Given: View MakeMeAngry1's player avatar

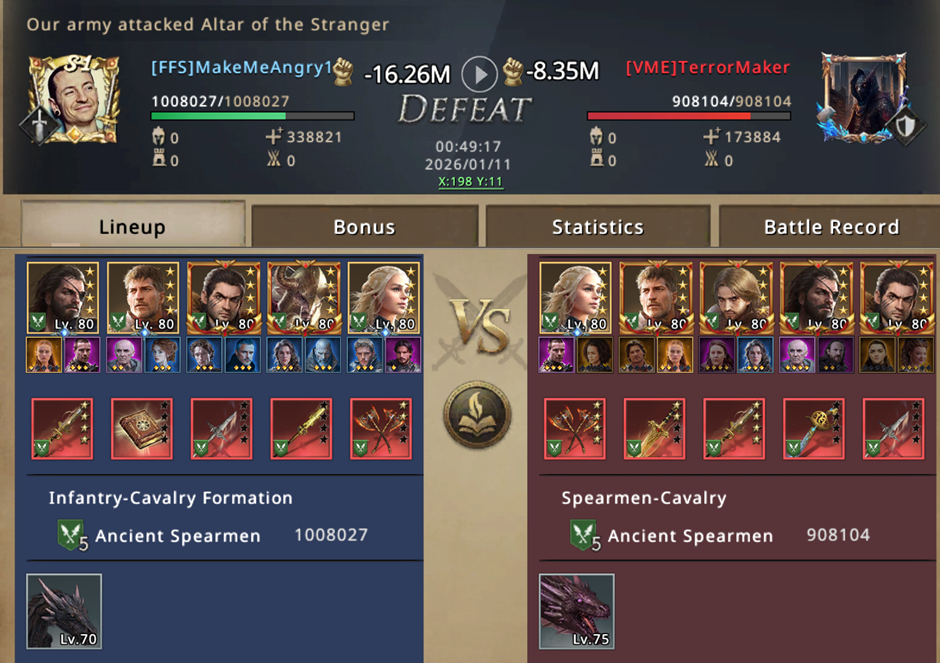Looking at the screenshot, I should point(73,98).
